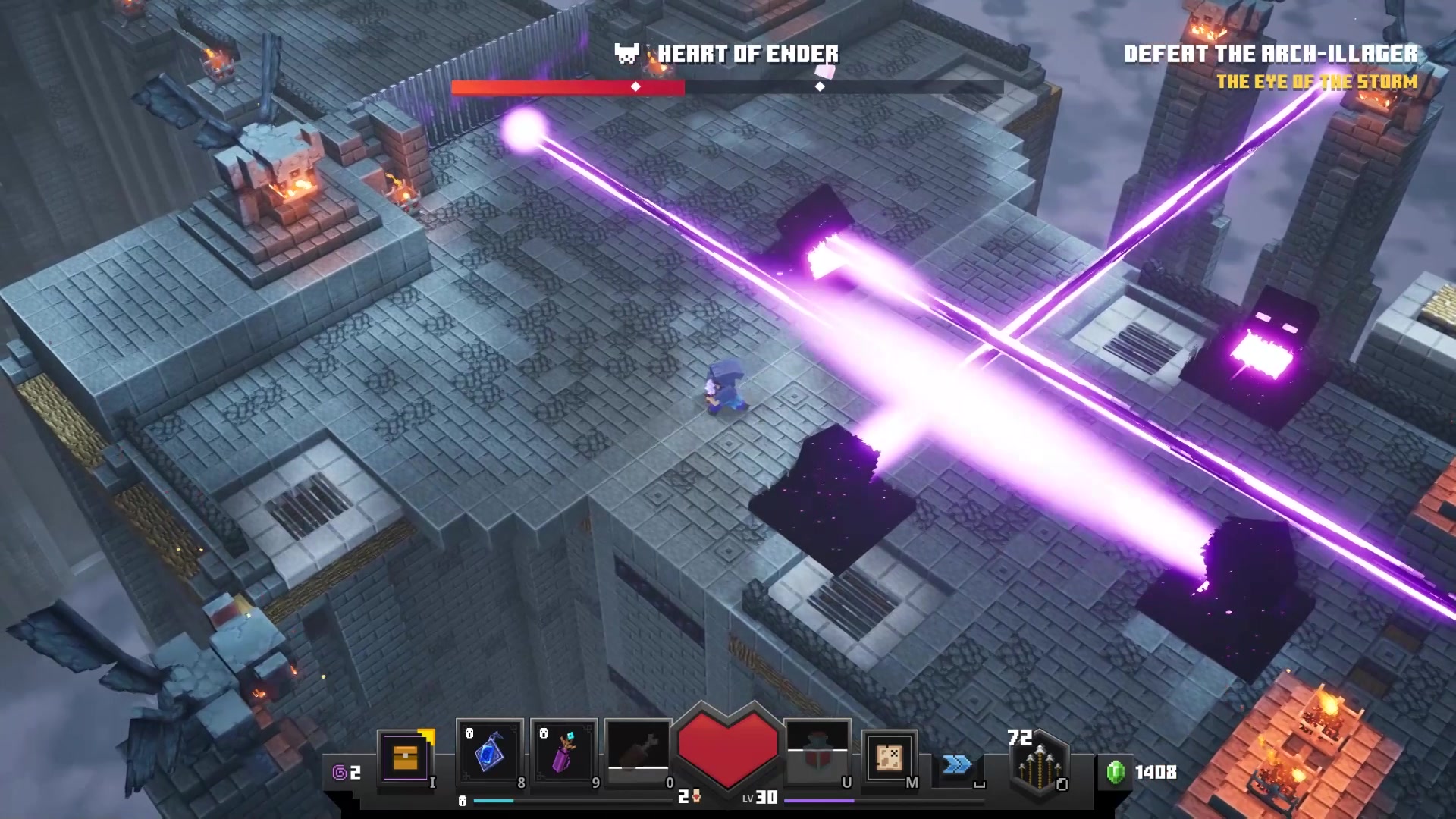Click the green emerald currency icon
Viewport: 1456px width, 819px height.
(x=1115, y=772)
